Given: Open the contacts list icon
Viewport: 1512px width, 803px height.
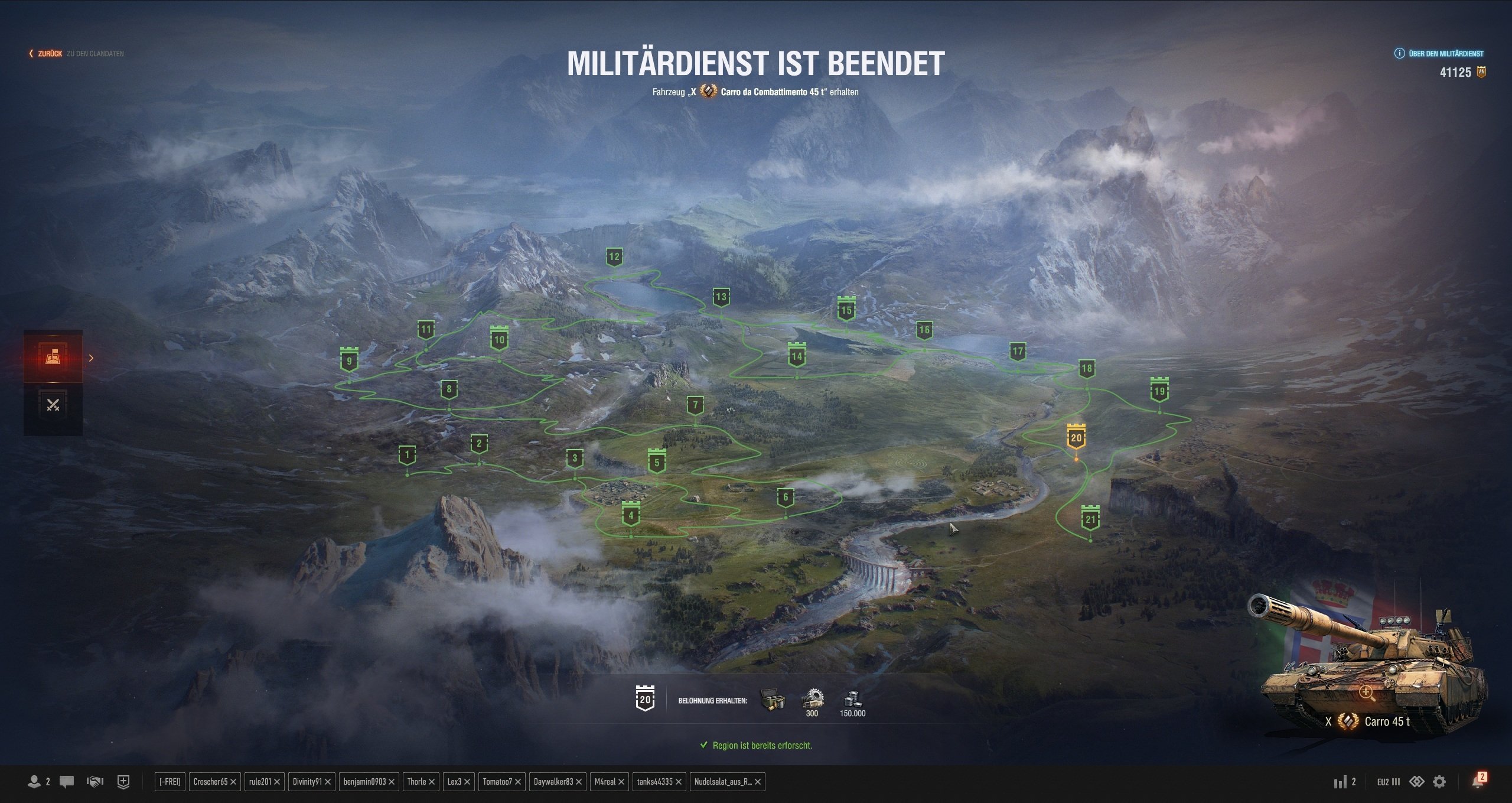Looking at the screenshot, I should pos(35,782).
